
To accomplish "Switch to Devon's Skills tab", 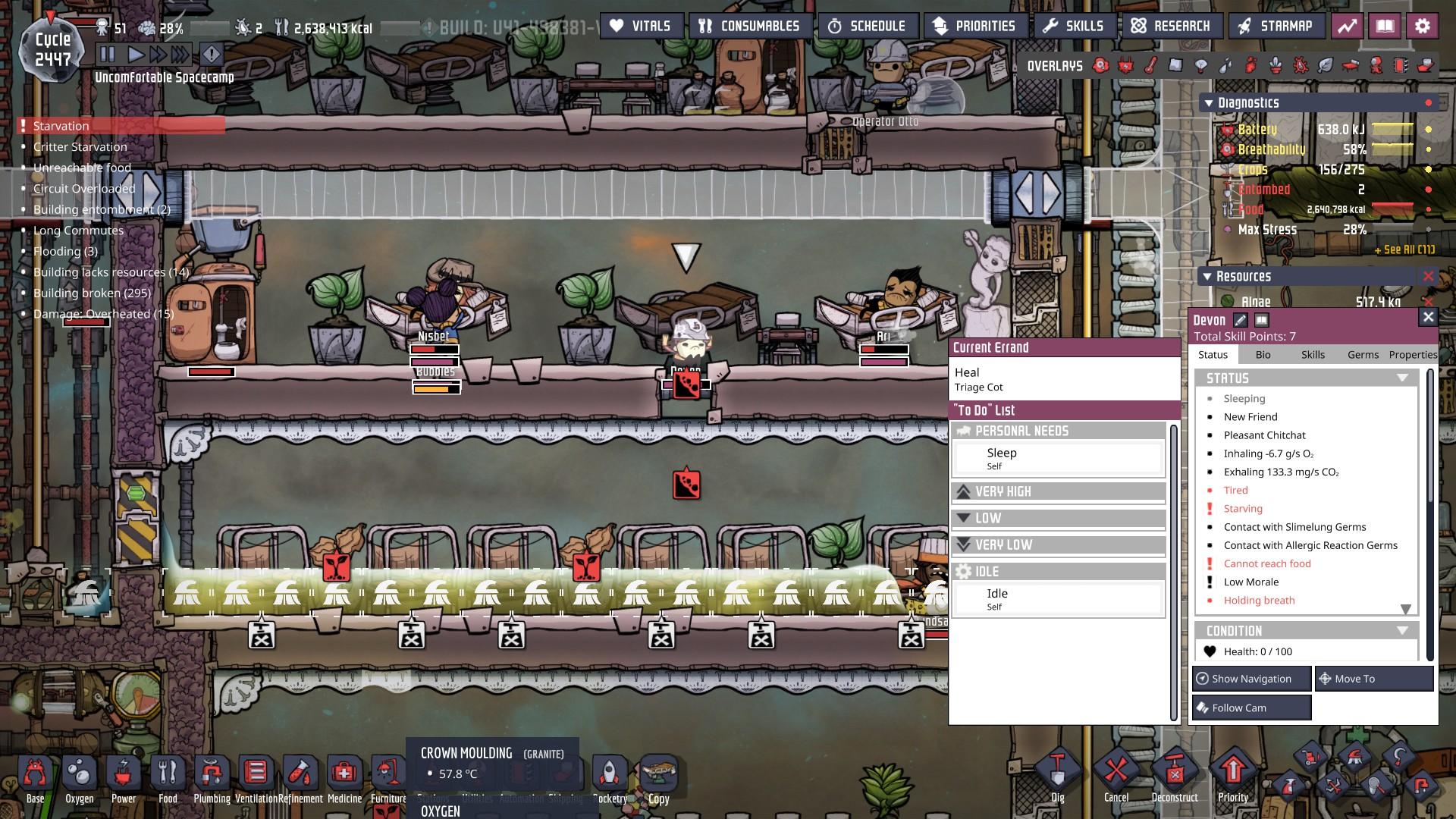I will coord(1313,354).
